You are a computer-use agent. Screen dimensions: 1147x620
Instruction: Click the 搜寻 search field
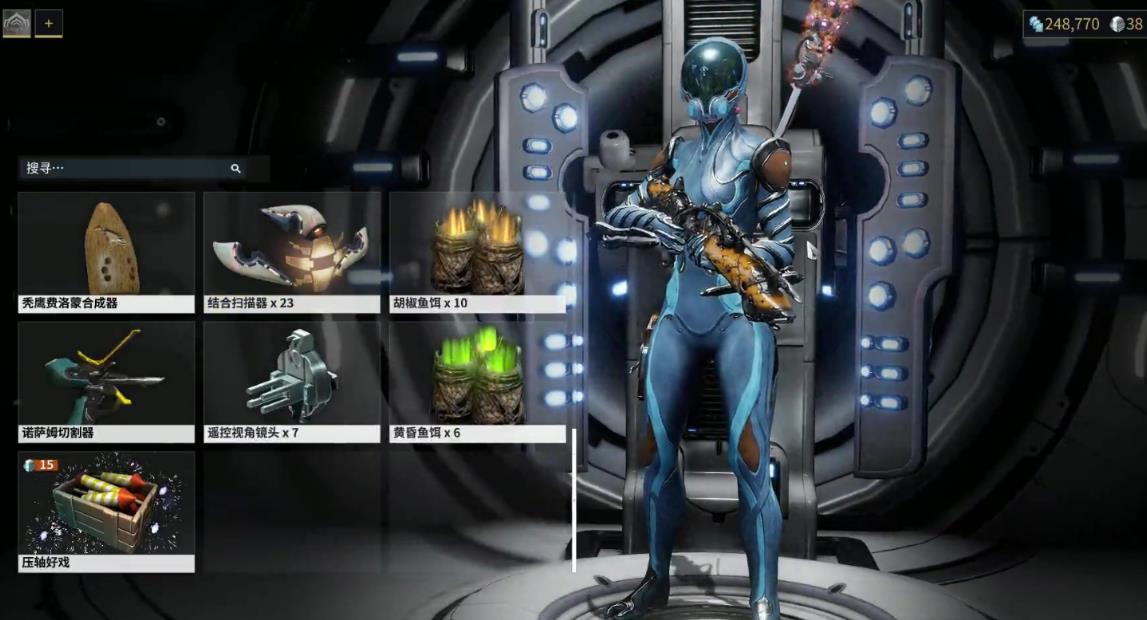pos(125,168)
